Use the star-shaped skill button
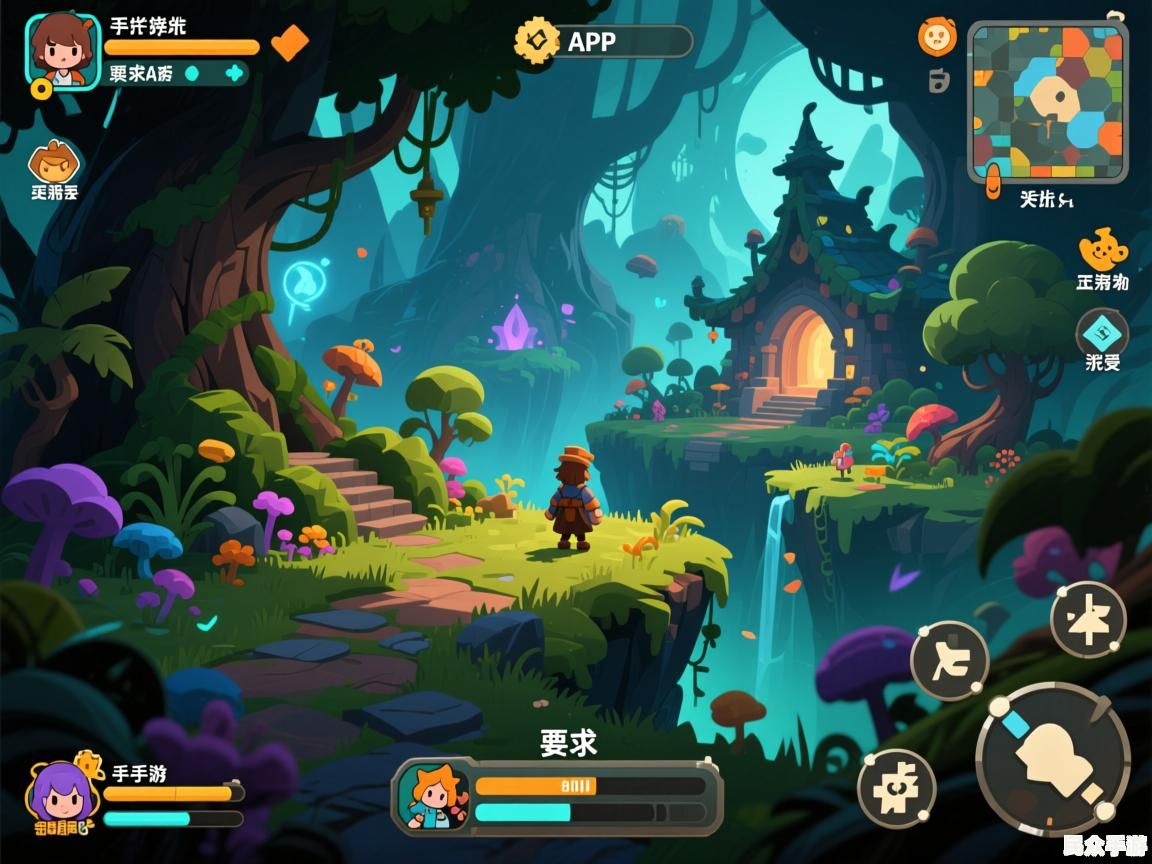The width and height of the screenshot is (1152, 864). coord(1089,620)
